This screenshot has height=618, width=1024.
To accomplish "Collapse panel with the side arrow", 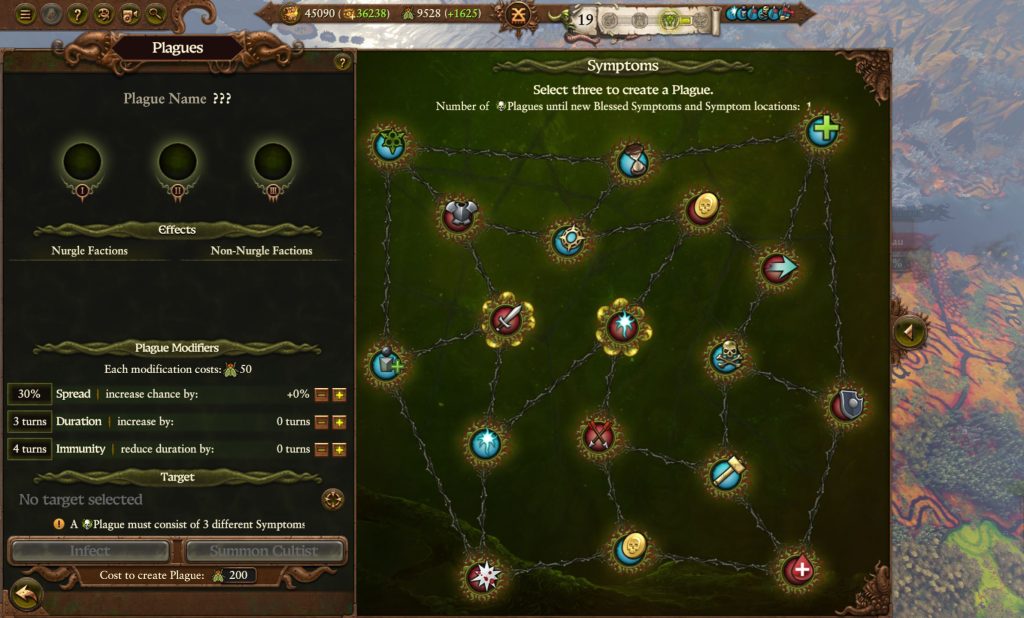I will (x=909, y=332).
